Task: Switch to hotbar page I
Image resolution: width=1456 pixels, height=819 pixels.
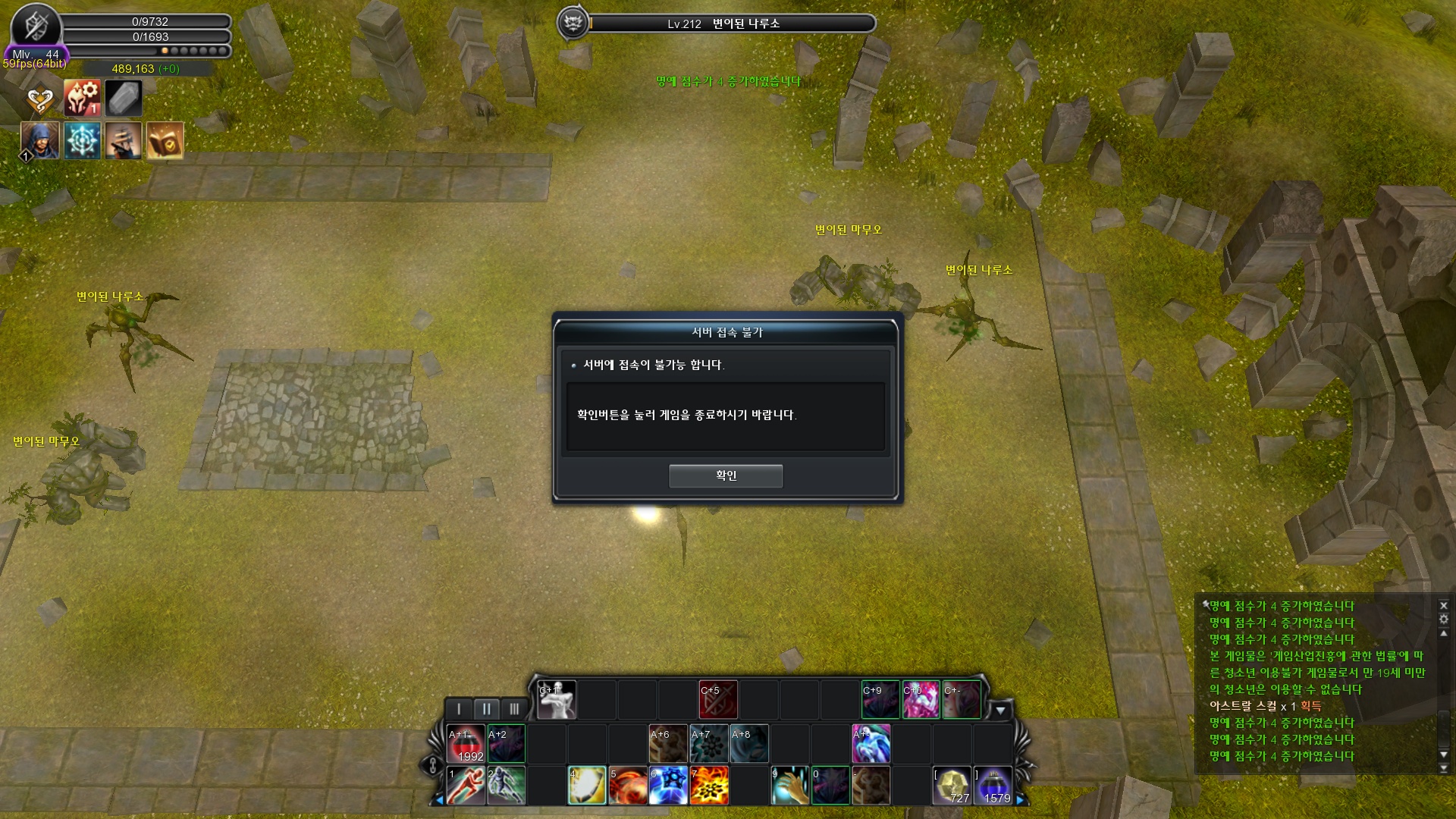Action: (458, 709)
